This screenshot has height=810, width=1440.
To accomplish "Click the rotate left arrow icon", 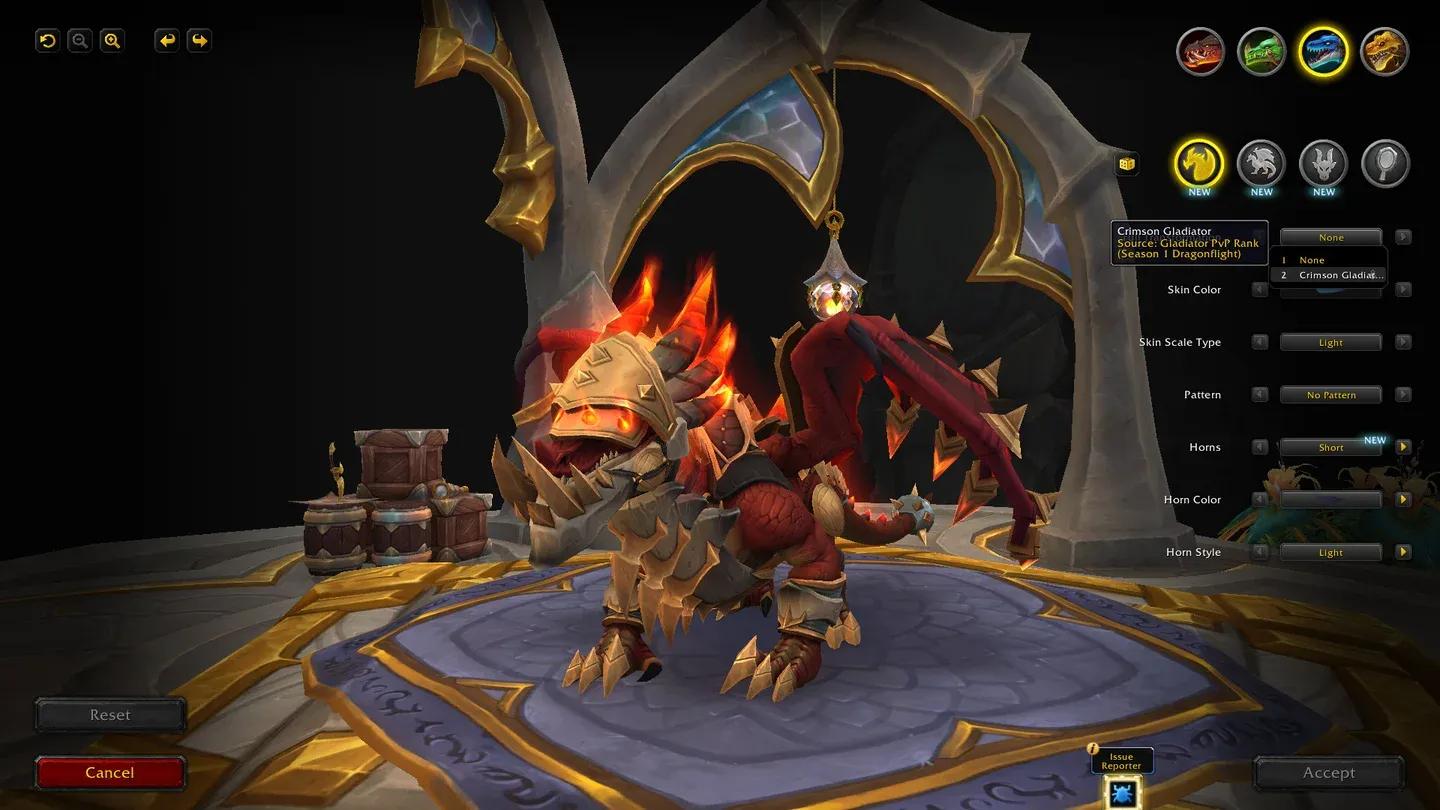I will [x=166, y=40].
